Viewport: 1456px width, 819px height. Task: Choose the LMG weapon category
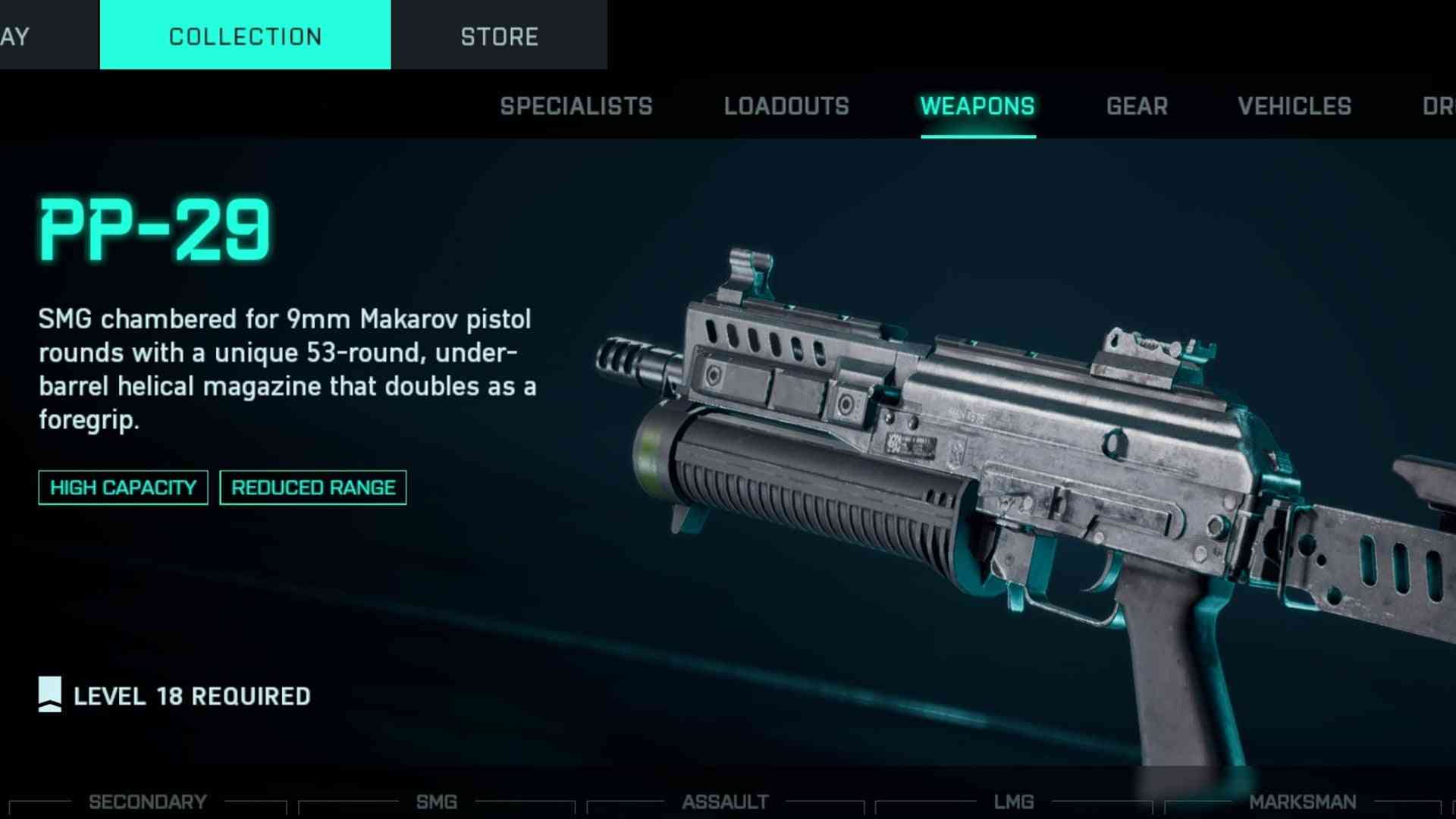pyautogui.click(x=1014, y=802)
